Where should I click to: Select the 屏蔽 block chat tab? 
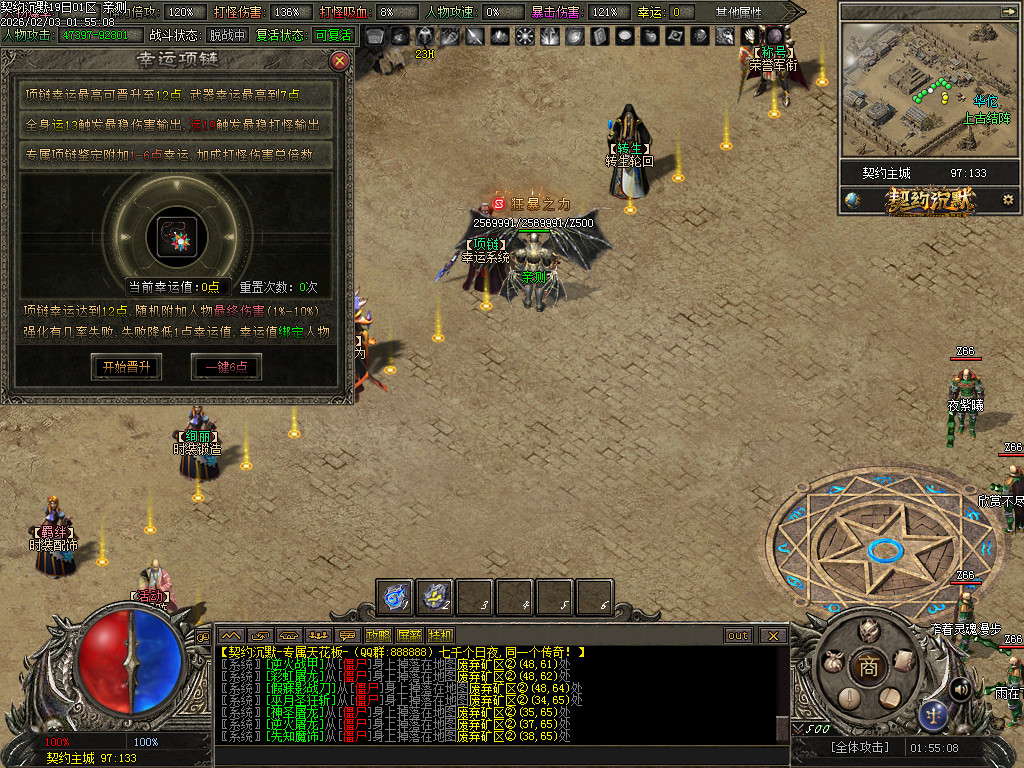click(x=409, y=635)
